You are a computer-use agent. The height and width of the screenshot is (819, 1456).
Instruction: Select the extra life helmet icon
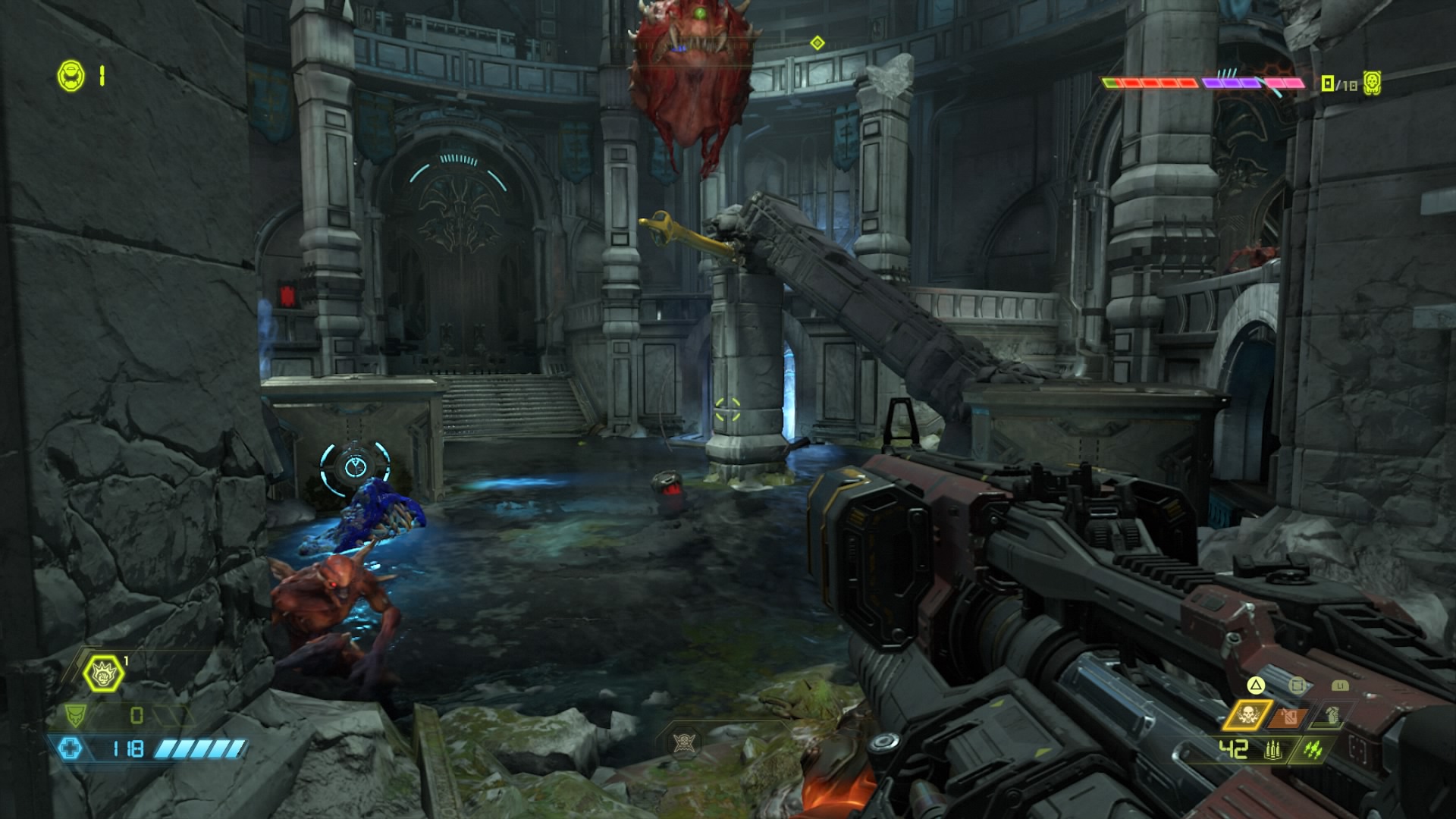(70, 74)
